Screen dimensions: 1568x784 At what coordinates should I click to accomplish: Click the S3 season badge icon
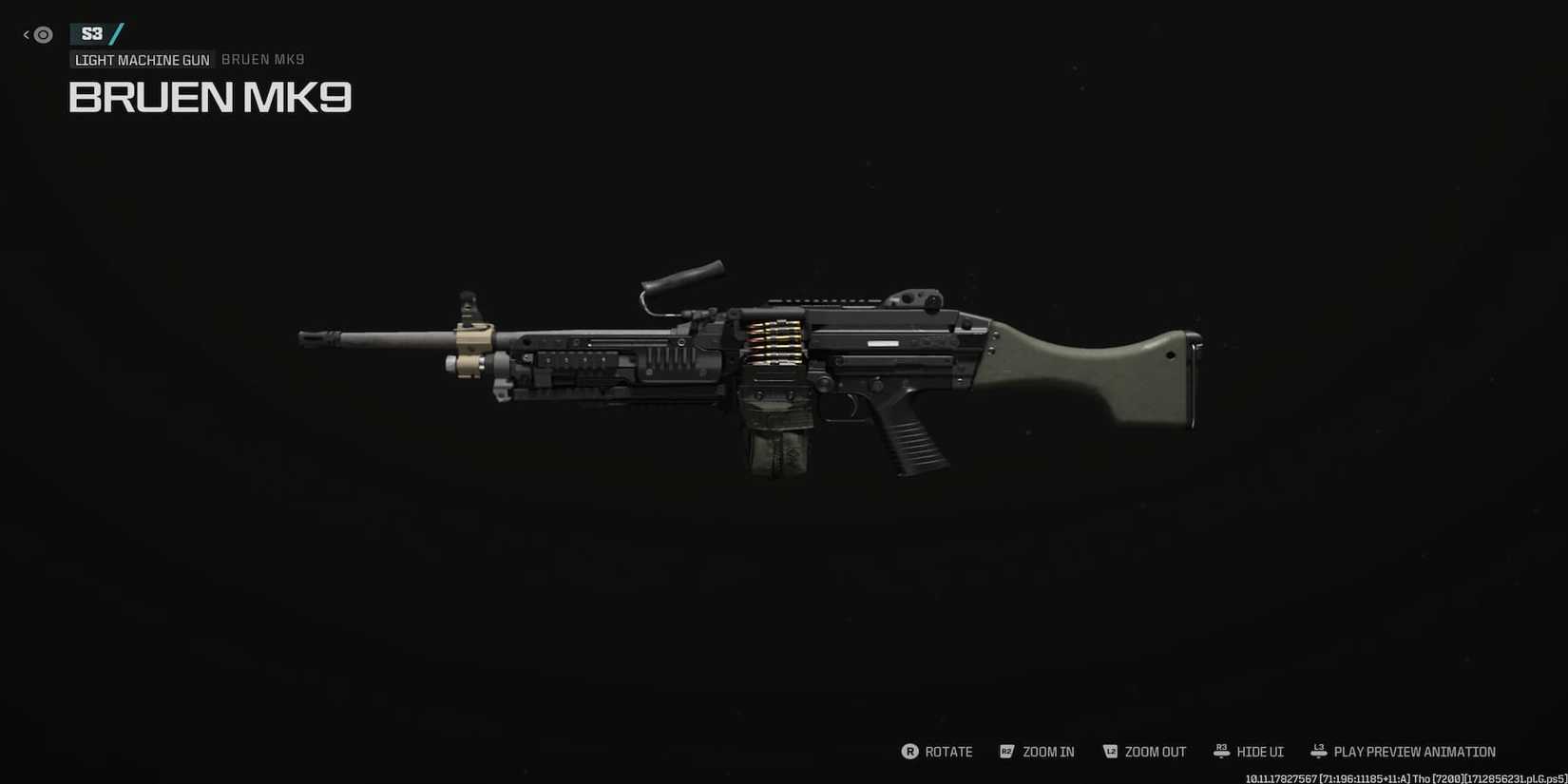(92, 33)
